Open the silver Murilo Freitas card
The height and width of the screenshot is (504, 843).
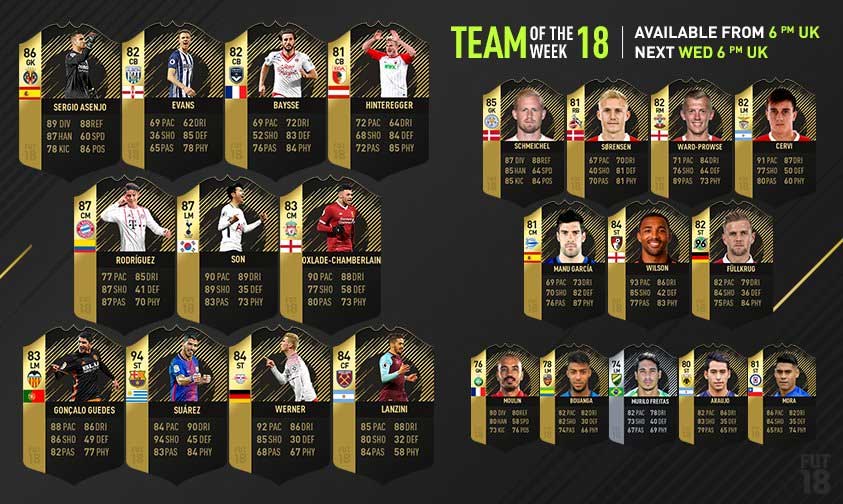645,394
